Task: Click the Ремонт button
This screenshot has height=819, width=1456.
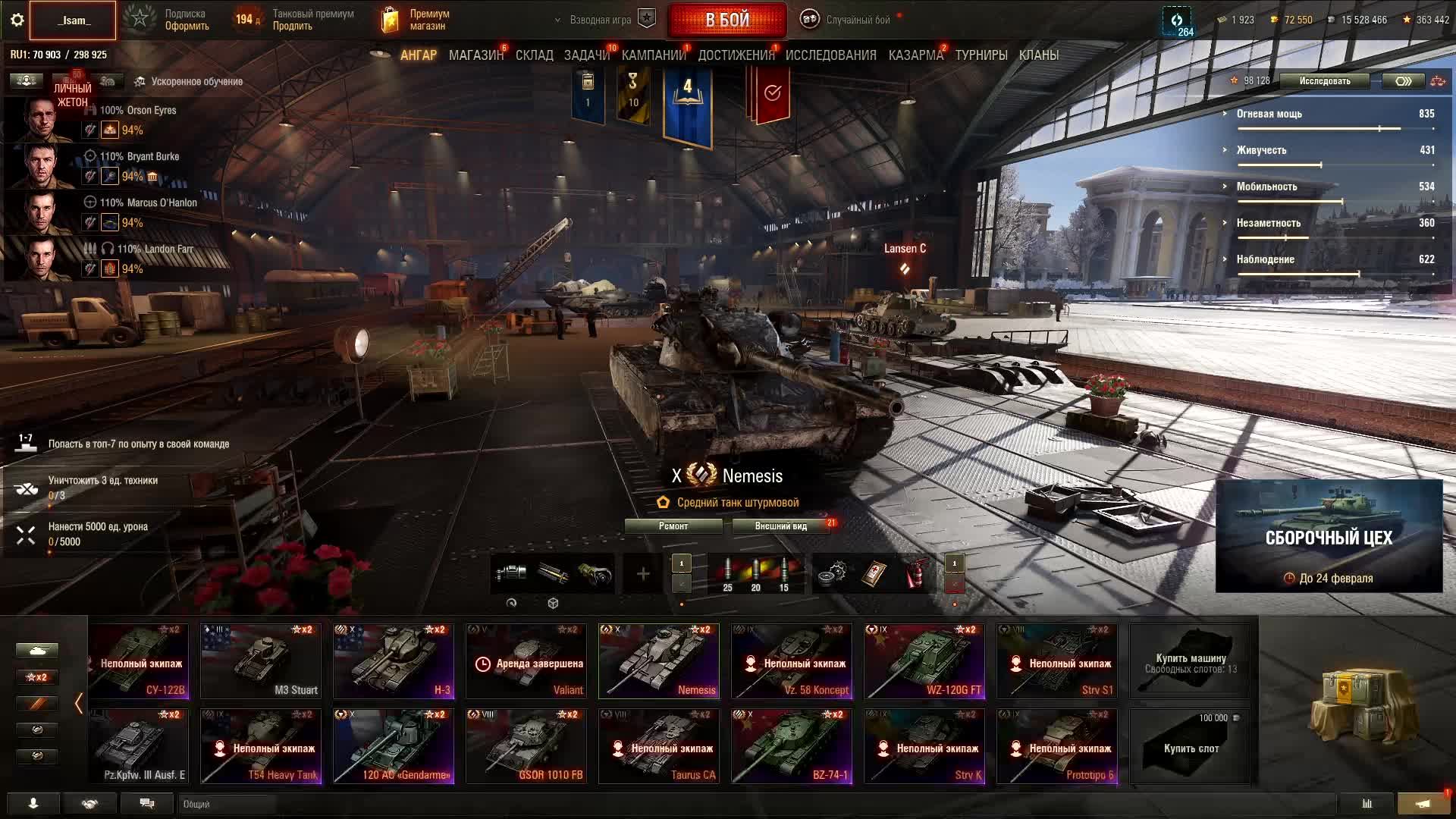Action: pos(673,526)
